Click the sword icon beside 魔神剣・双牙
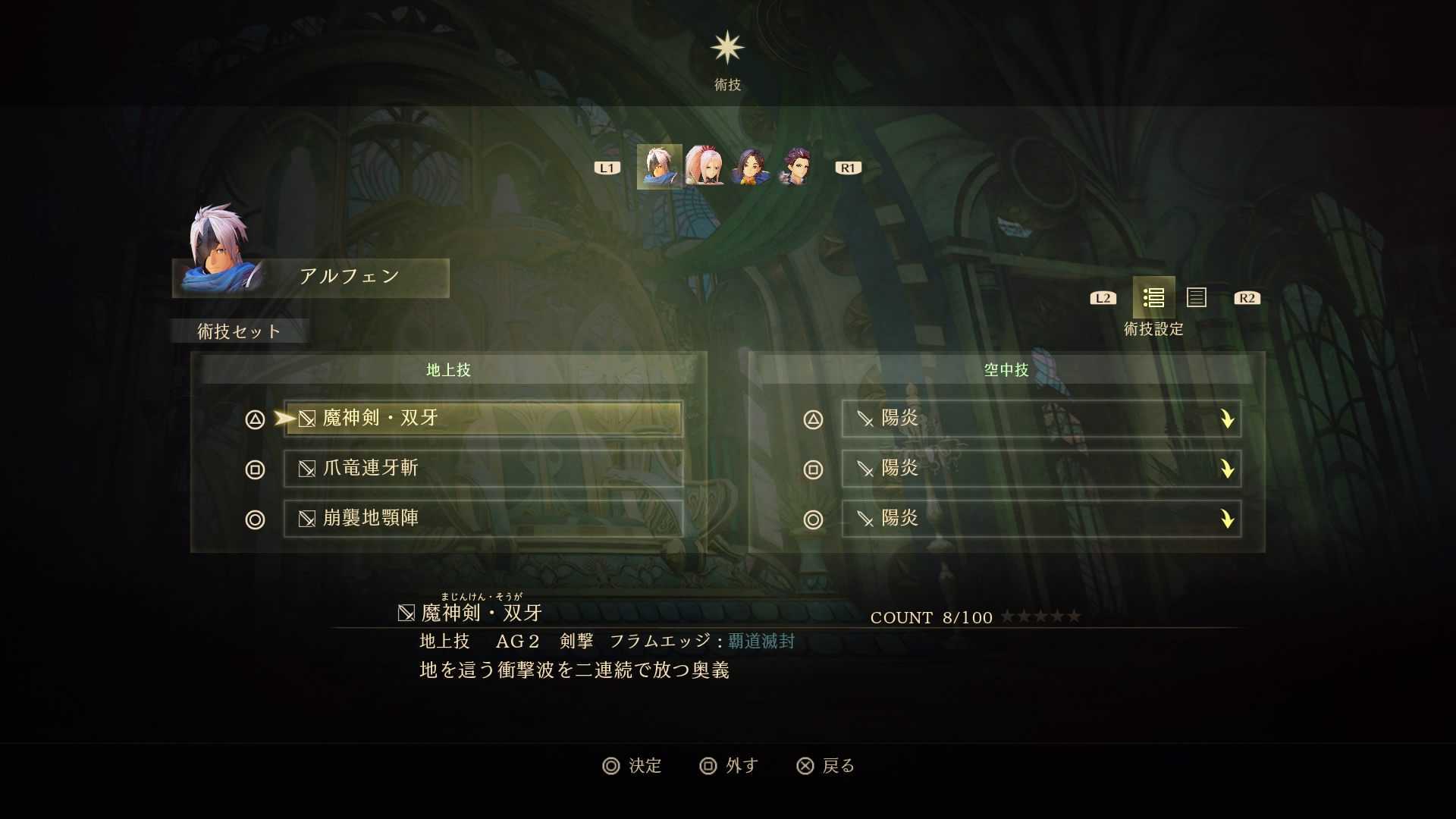 tap(306, 419)
